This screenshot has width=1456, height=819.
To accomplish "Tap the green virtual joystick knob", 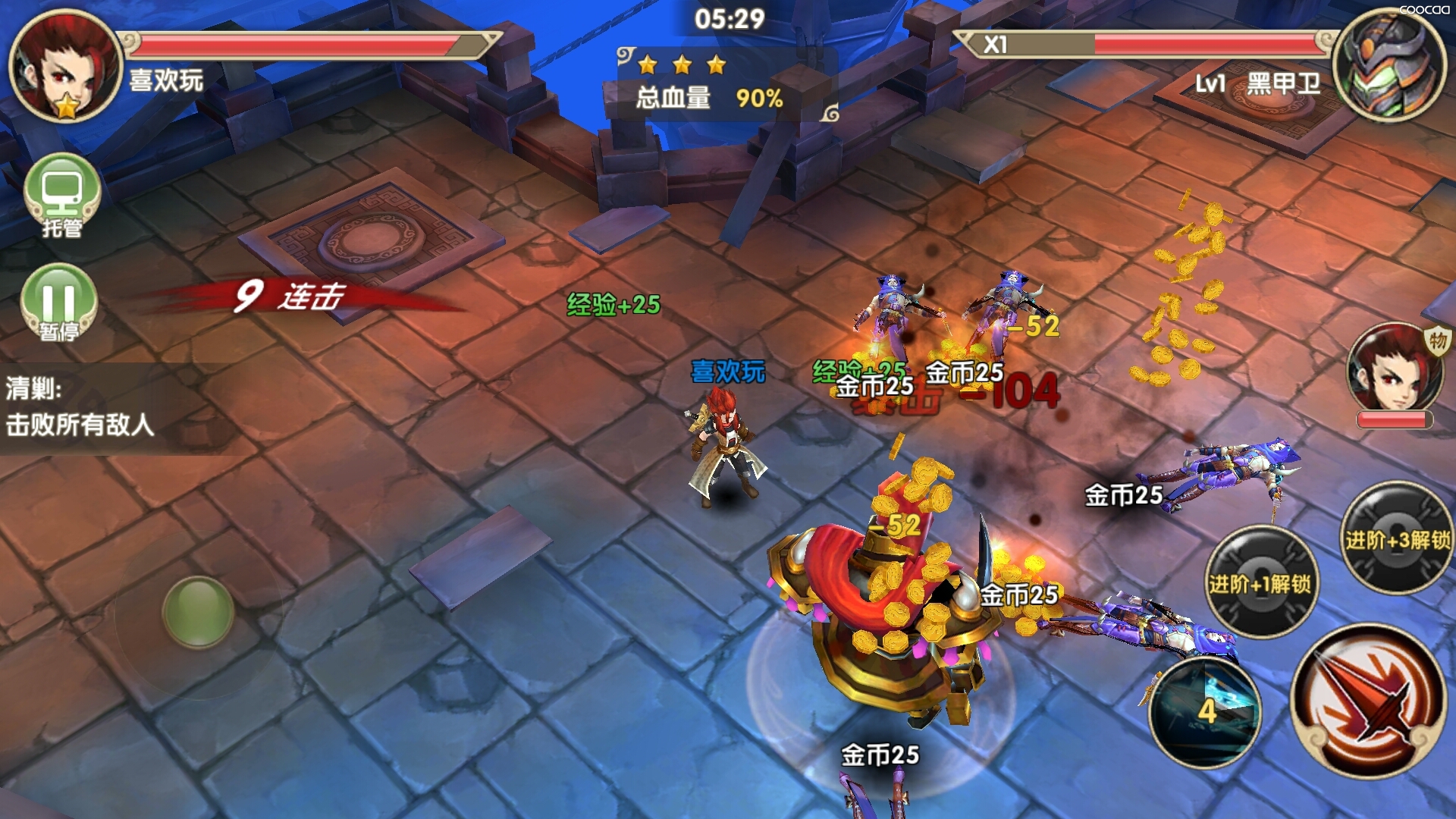I will 198,611.
